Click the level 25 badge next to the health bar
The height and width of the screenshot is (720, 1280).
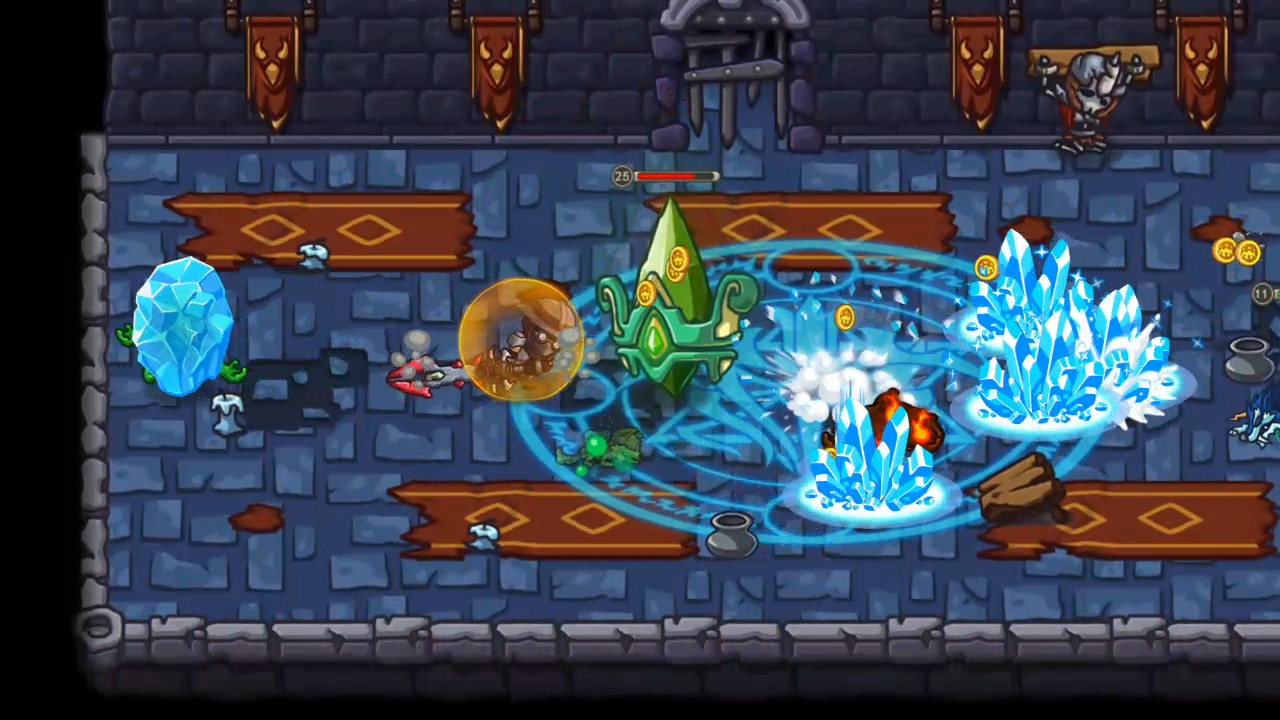[x=622, y=177]
